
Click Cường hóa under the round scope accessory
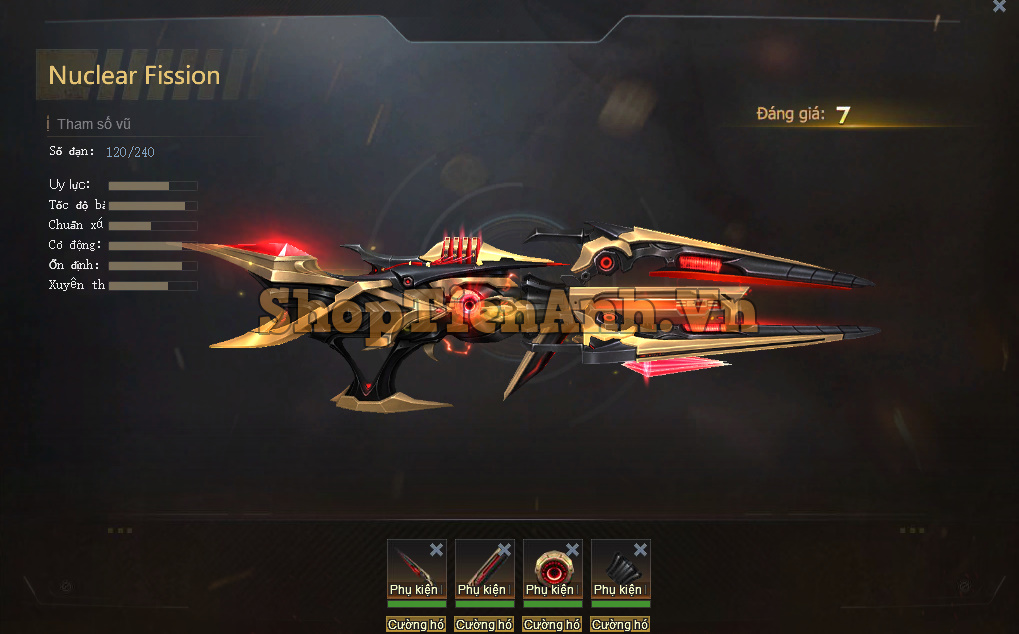pyautogui.click(x=552, y=625)
